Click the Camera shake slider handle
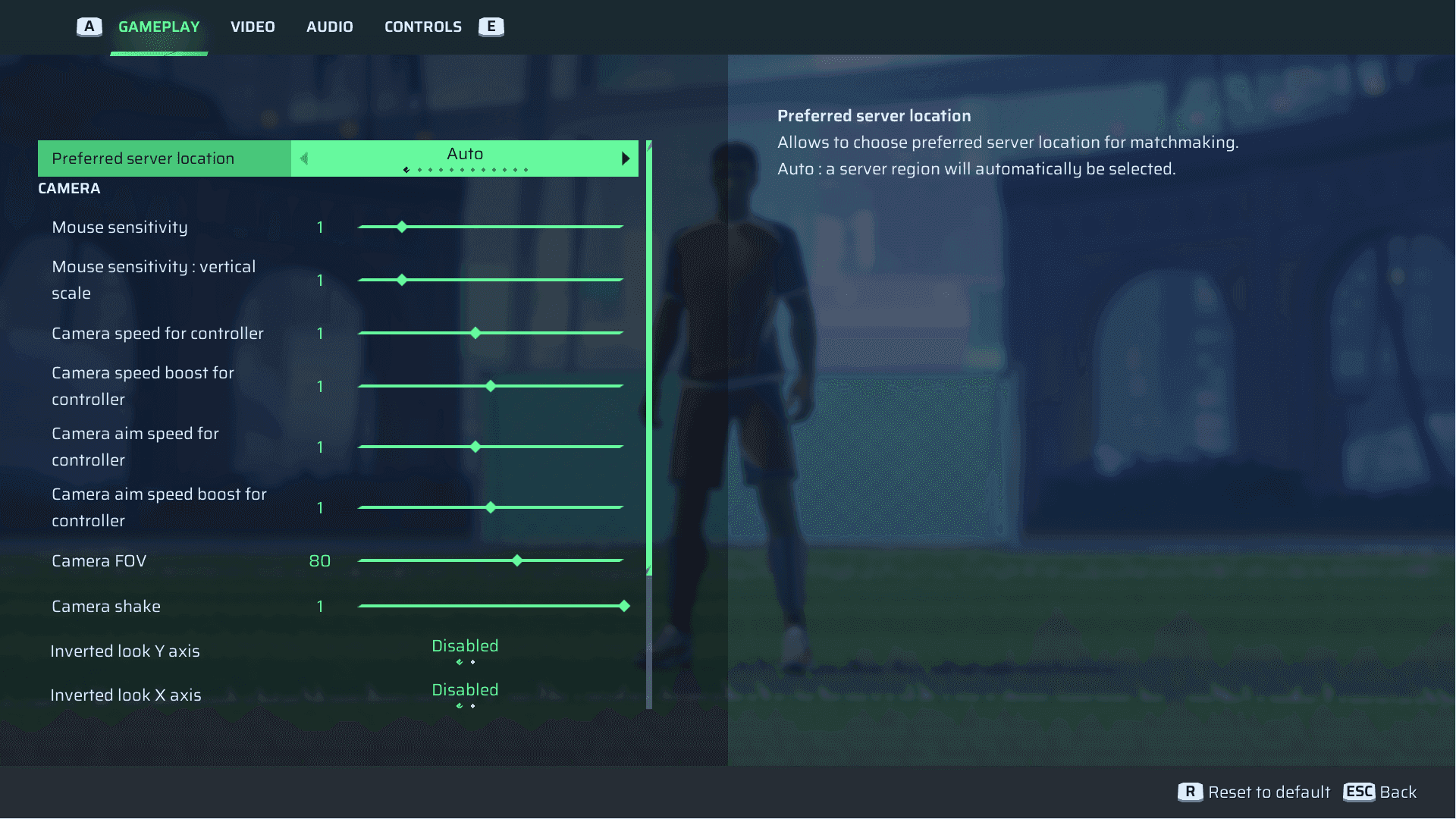The height and width of the screenshot is (819, 1456). tap(623, 606)
